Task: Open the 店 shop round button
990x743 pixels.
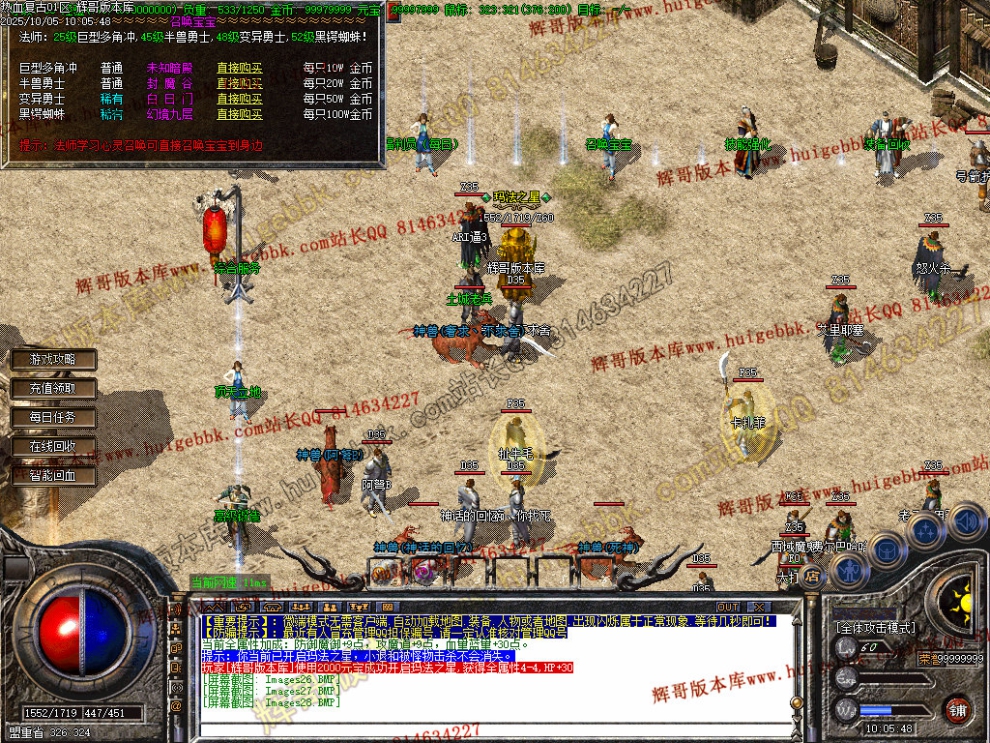Action: tap(812, 575)
